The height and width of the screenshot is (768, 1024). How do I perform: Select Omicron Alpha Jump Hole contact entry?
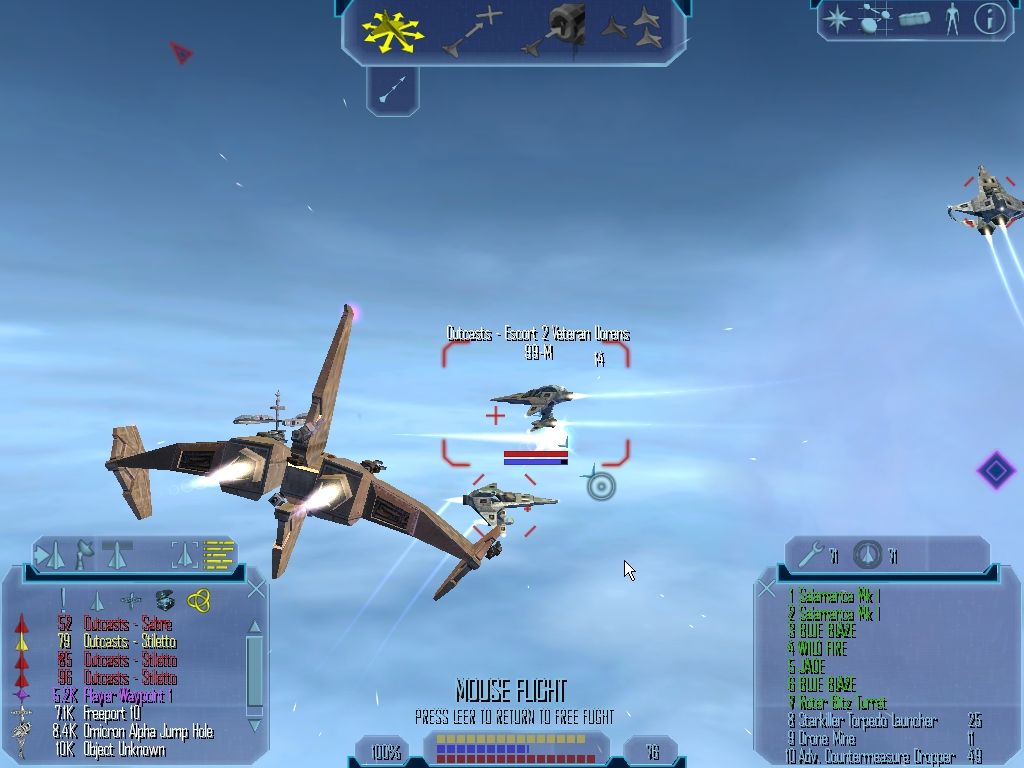click(x=146, y=732)
